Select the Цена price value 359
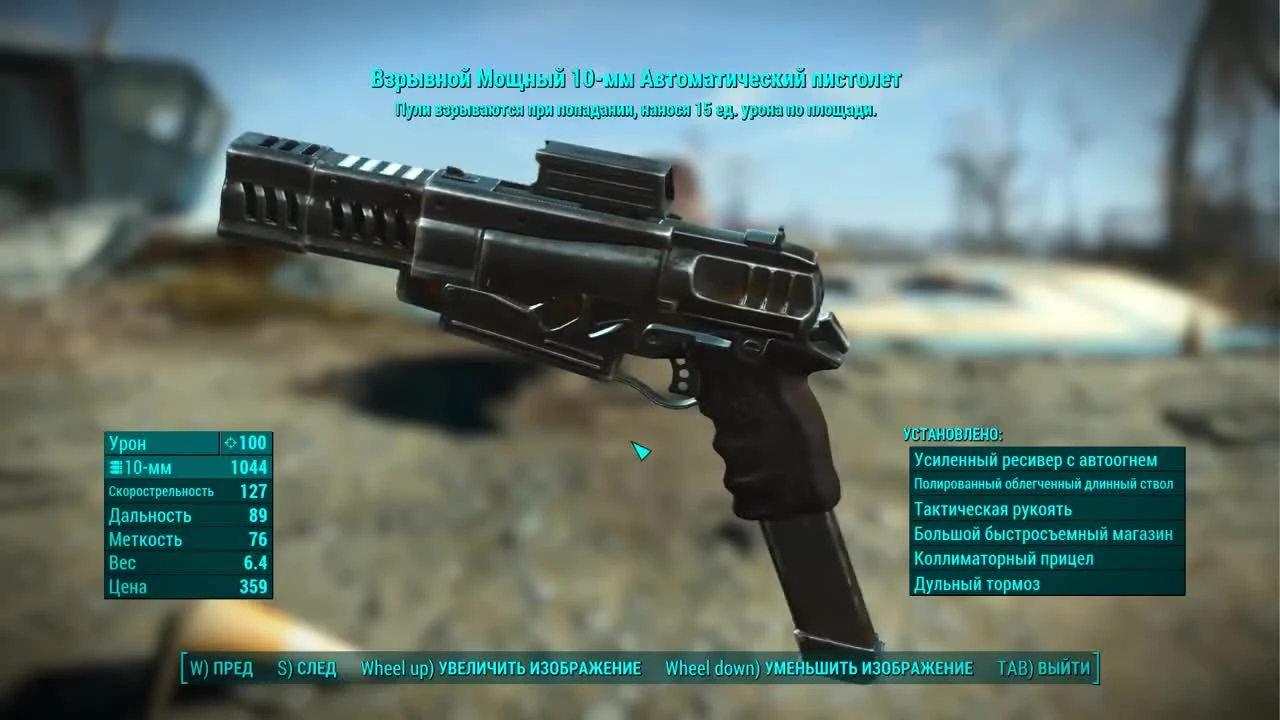This screenshot has width=1280, height=720. (x=255, y=587)
